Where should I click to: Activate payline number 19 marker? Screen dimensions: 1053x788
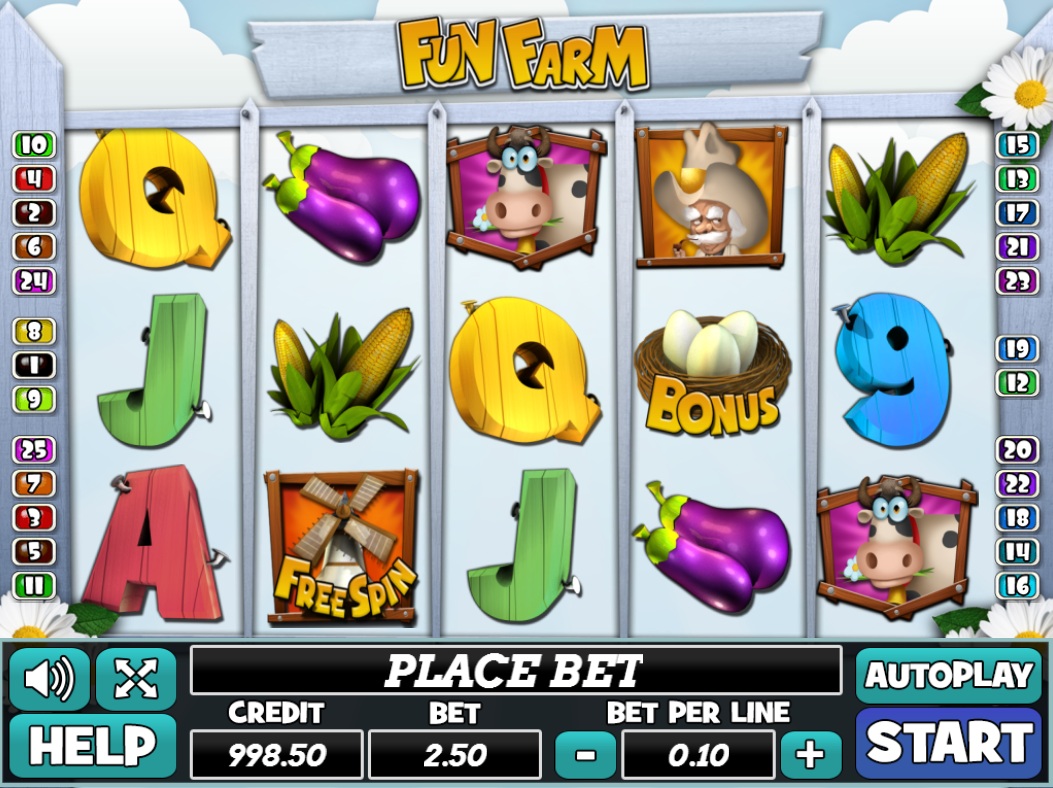pos(1017,348)
